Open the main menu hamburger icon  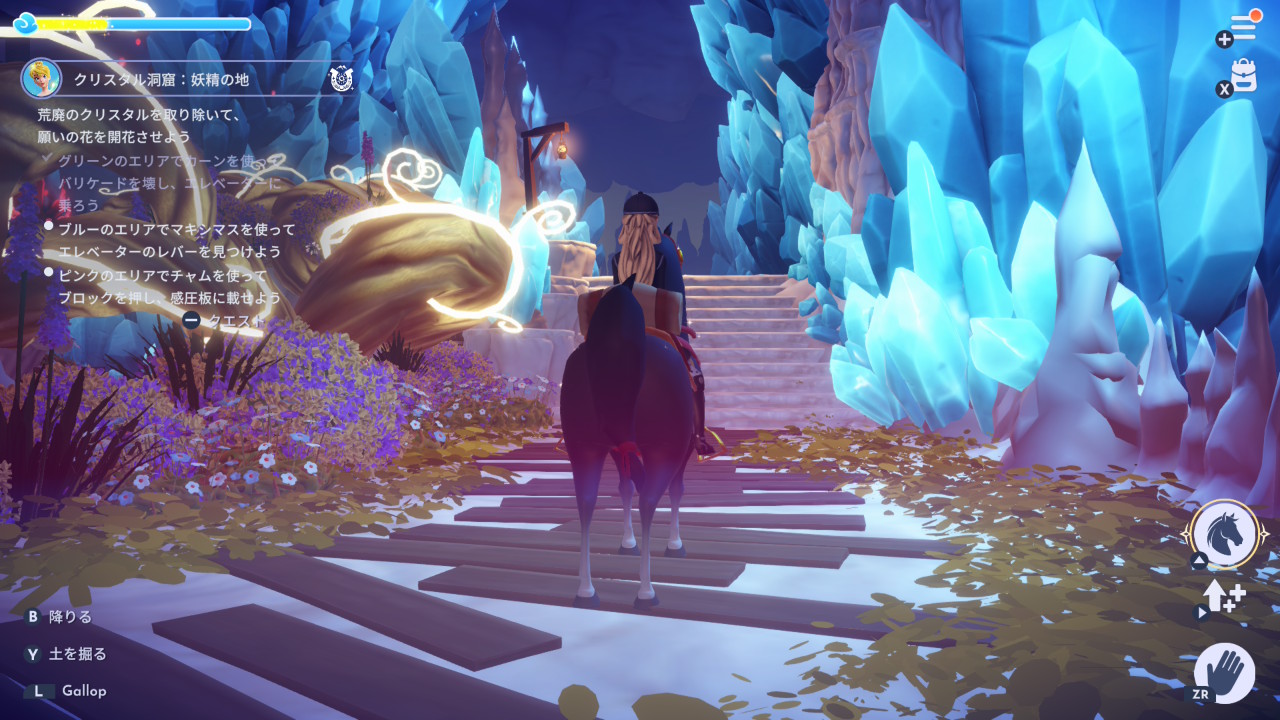[x=1243, y=28]
